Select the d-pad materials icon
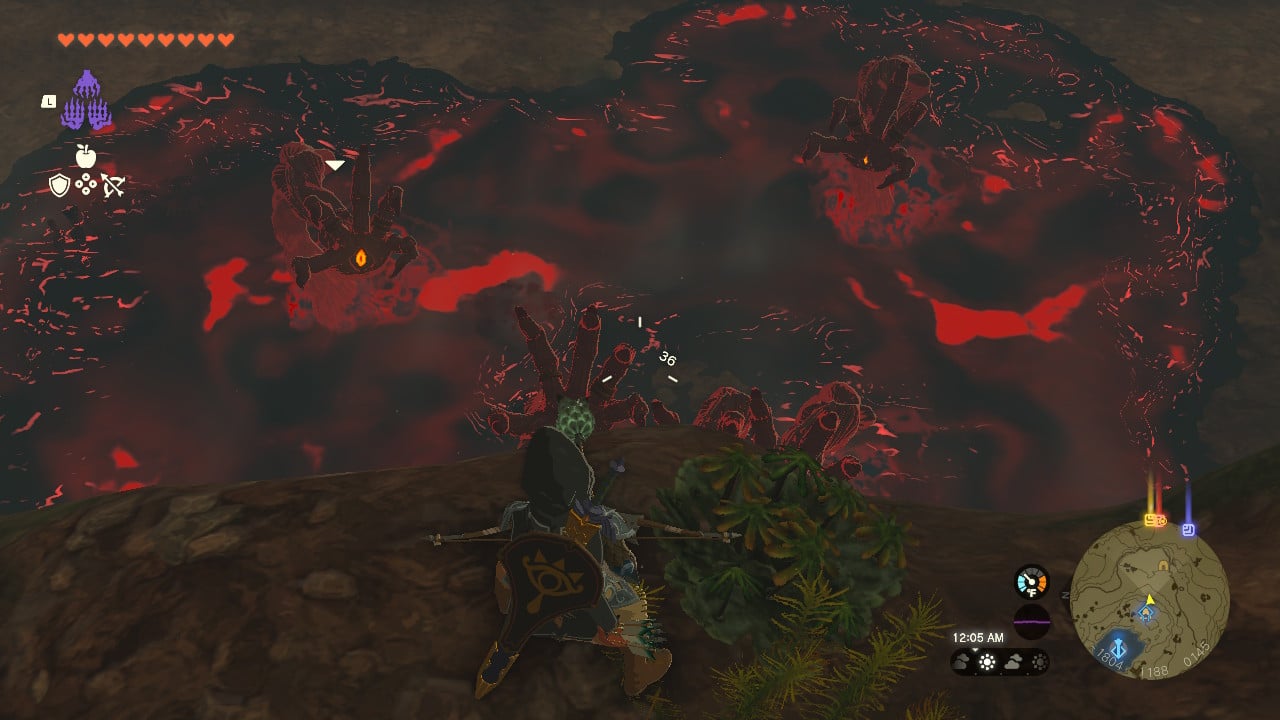The height and width of the screenshot is (720, 1280). (x=86, y=184)
